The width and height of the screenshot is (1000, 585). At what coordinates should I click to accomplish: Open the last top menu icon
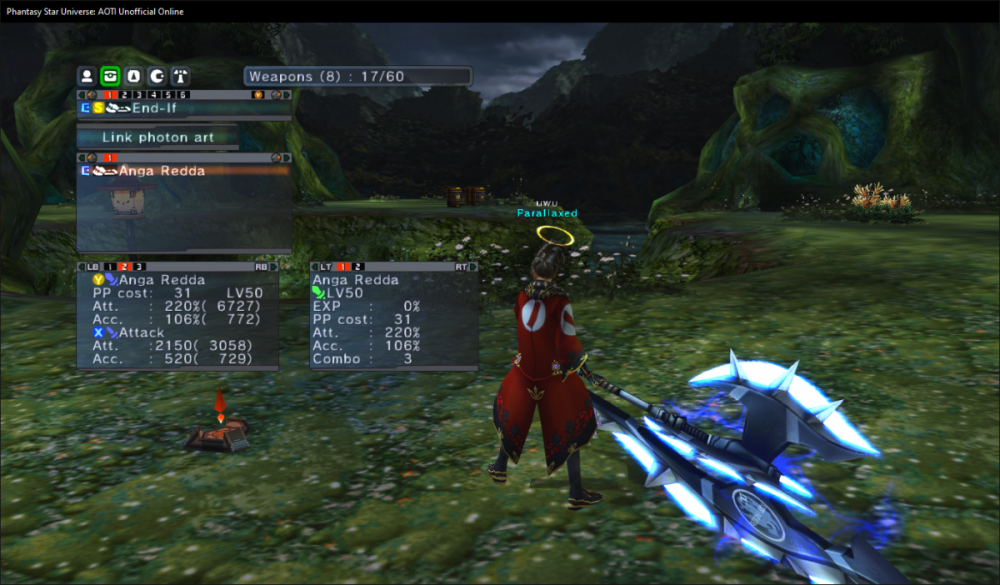coord(179,76)
